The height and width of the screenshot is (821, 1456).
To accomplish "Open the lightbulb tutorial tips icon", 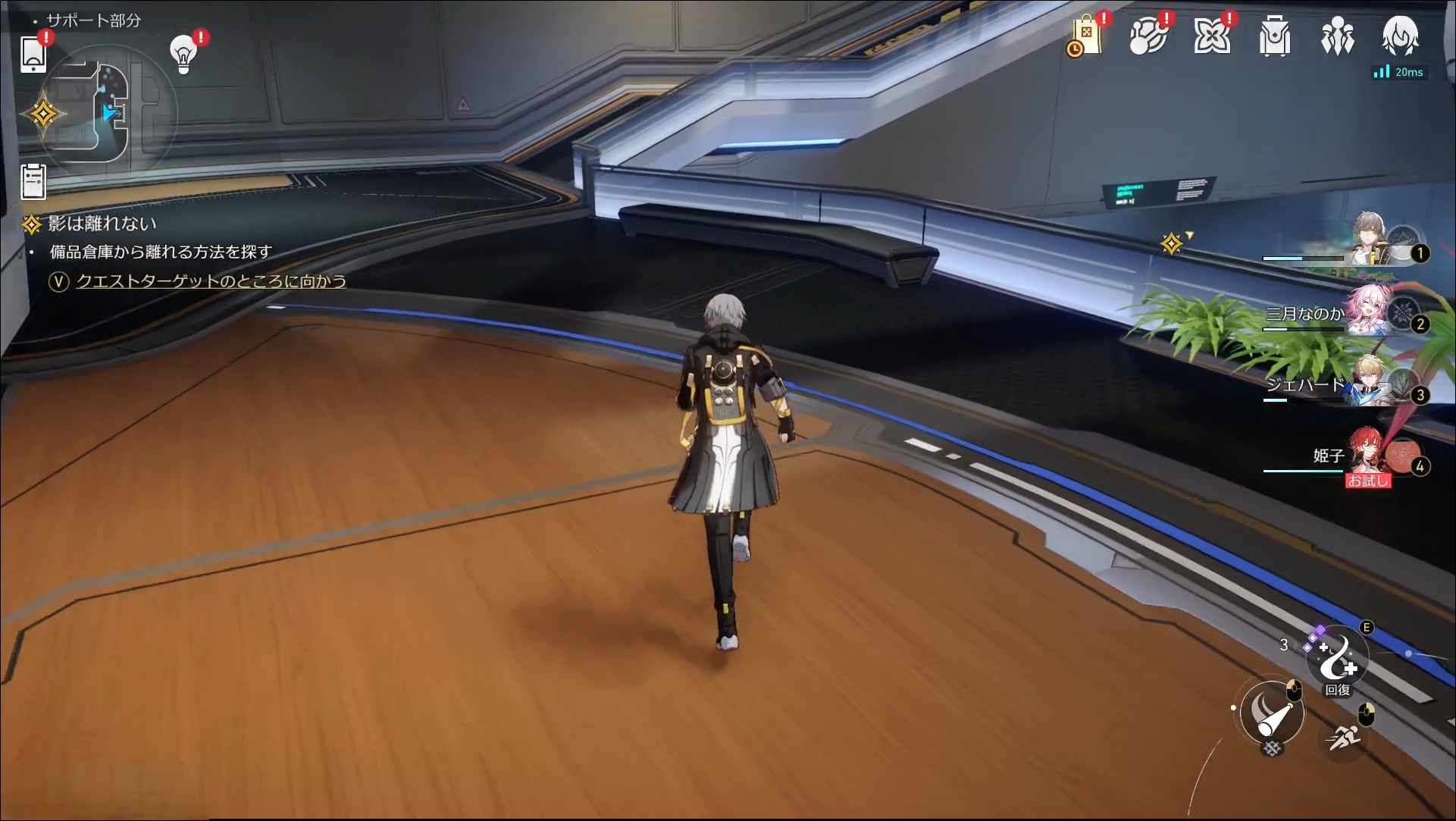I will point(183,53).
